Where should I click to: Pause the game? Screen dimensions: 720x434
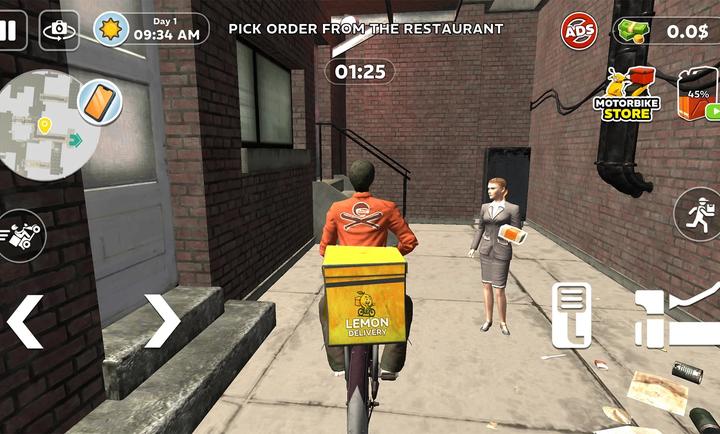[9, 29]
